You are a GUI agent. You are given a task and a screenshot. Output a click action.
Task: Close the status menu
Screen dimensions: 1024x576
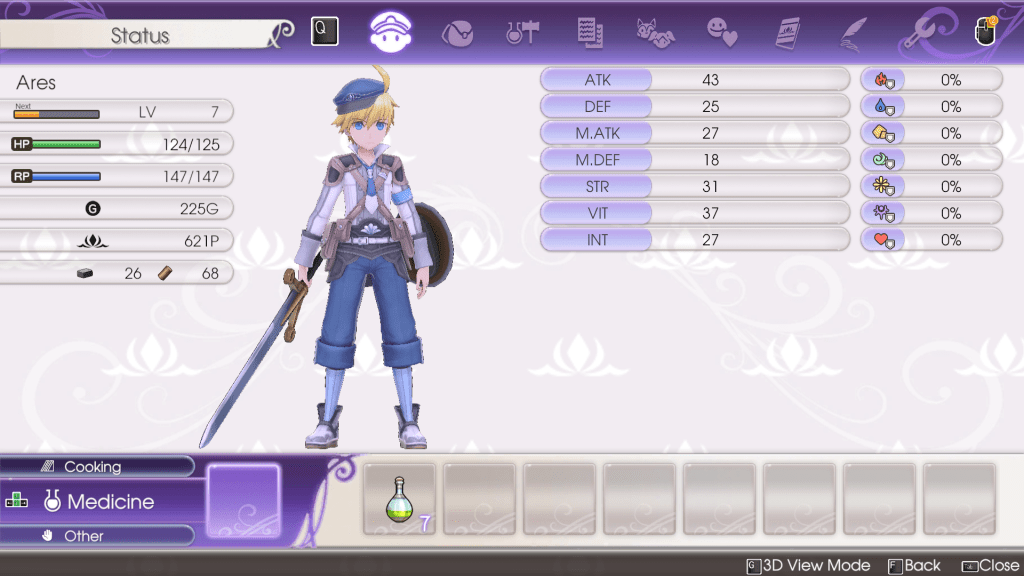click(990, 566)
